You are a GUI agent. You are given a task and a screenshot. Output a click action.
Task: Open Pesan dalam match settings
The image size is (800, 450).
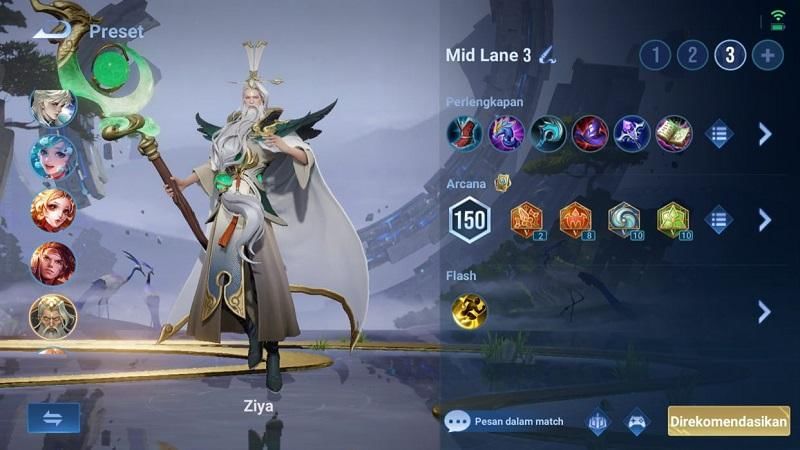tap(505, 422)
